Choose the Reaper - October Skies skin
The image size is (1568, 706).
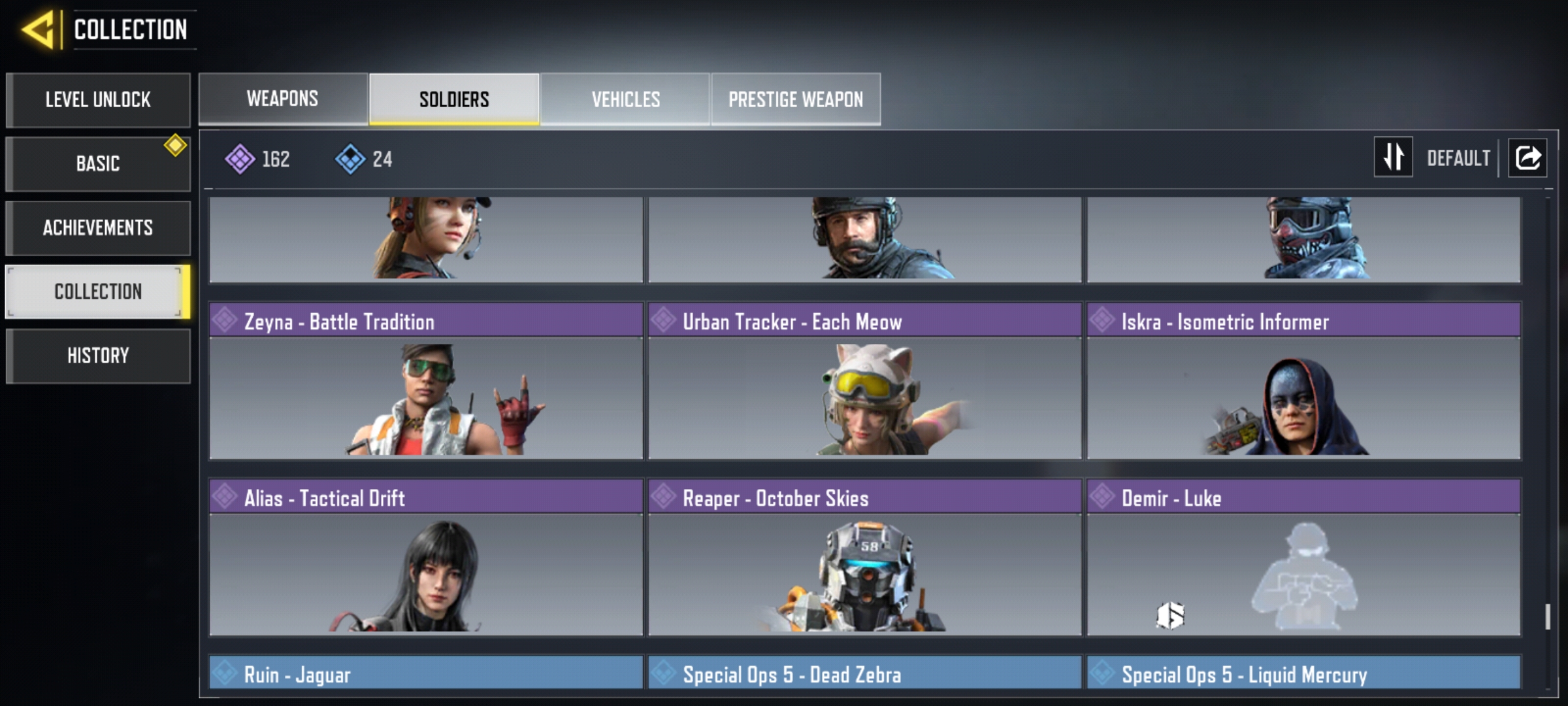864,558
